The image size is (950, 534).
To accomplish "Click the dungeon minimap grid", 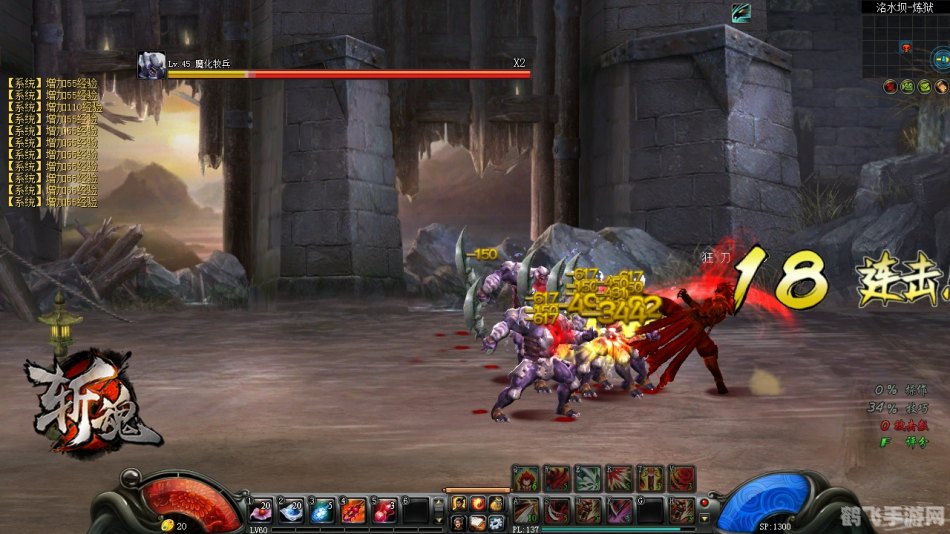I will point(904,45).
